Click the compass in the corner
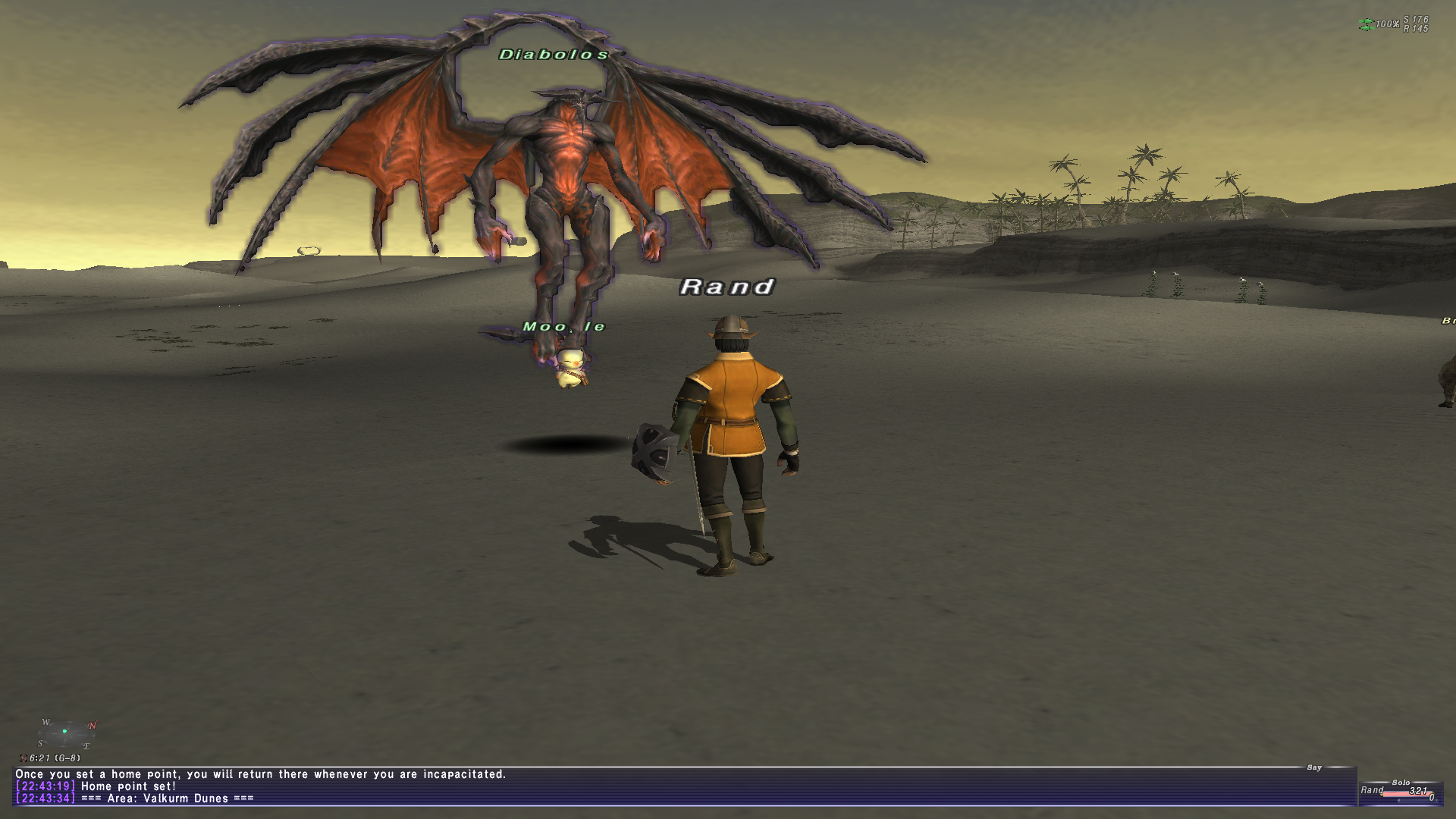The height and width of the screenshot is (819, 1456). pos(67,733)
